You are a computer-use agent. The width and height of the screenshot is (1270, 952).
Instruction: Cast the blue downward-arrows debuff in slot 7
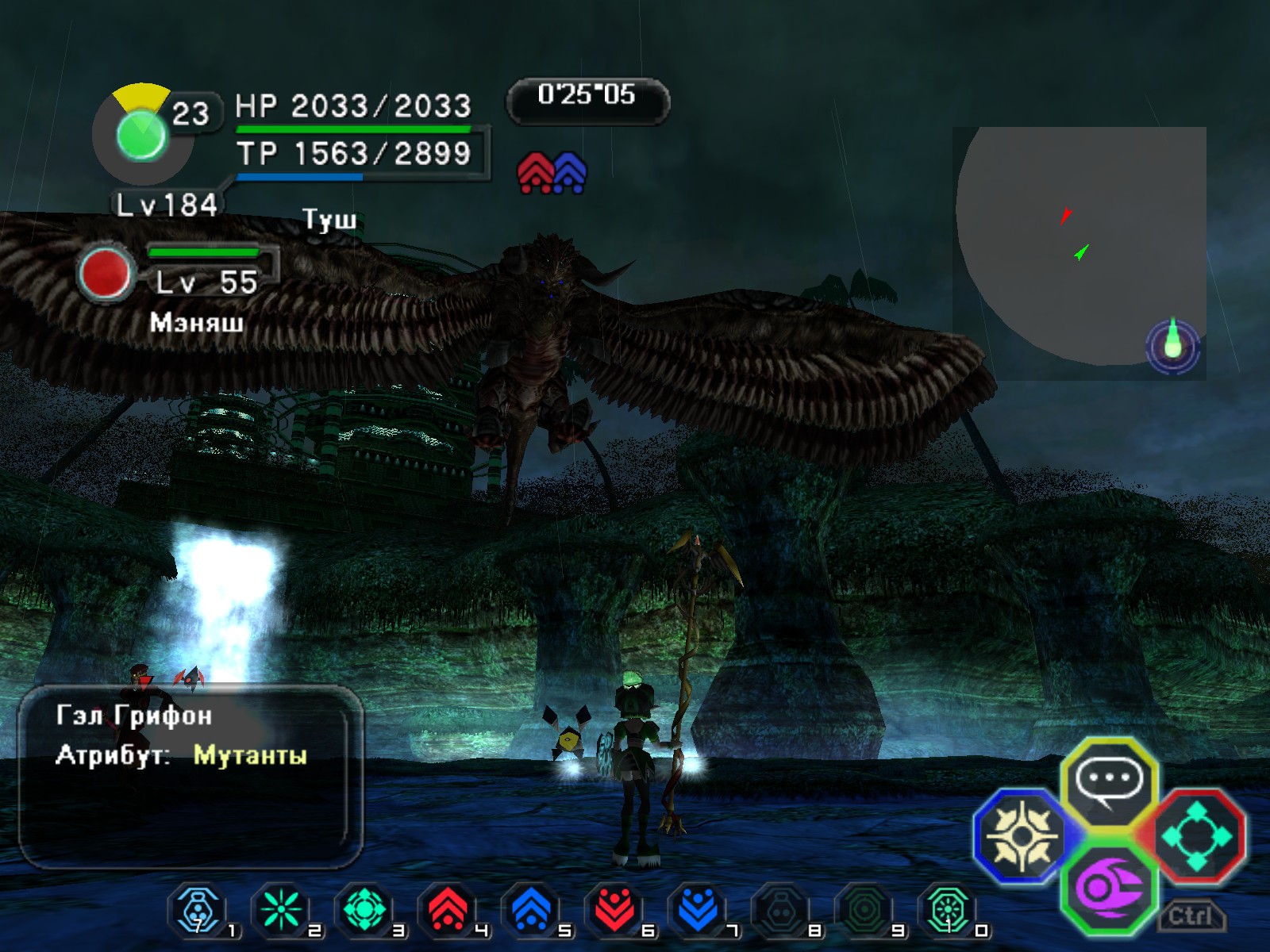tap(698, 909)
